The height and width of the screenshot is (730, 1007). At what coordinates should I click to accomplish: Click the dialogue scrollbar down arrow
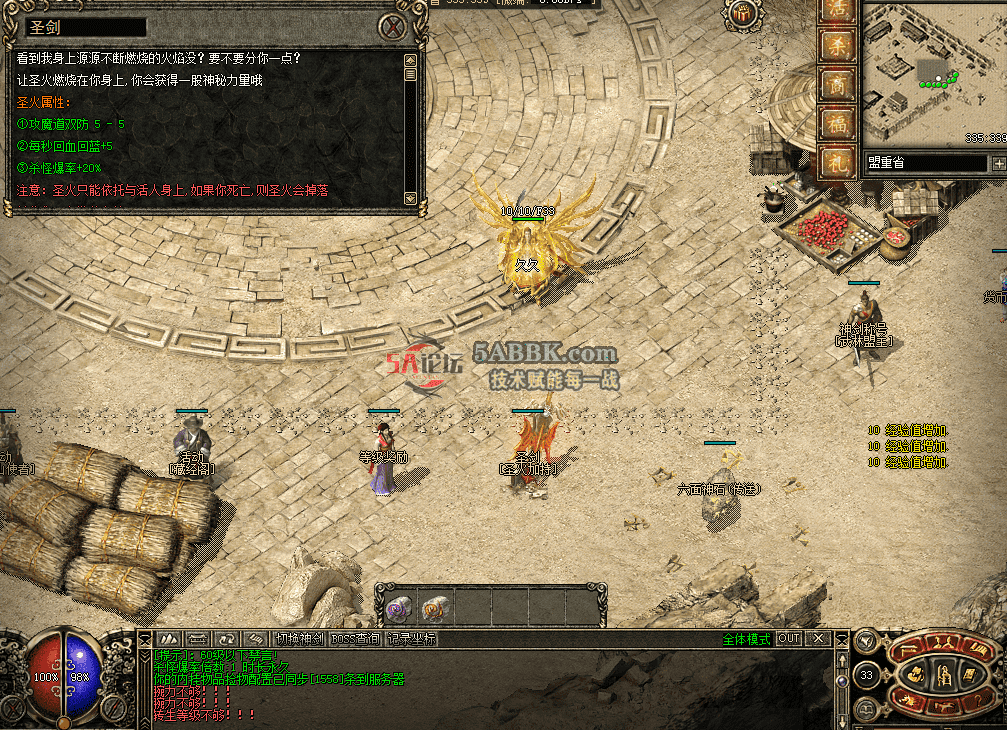(410, 198)
